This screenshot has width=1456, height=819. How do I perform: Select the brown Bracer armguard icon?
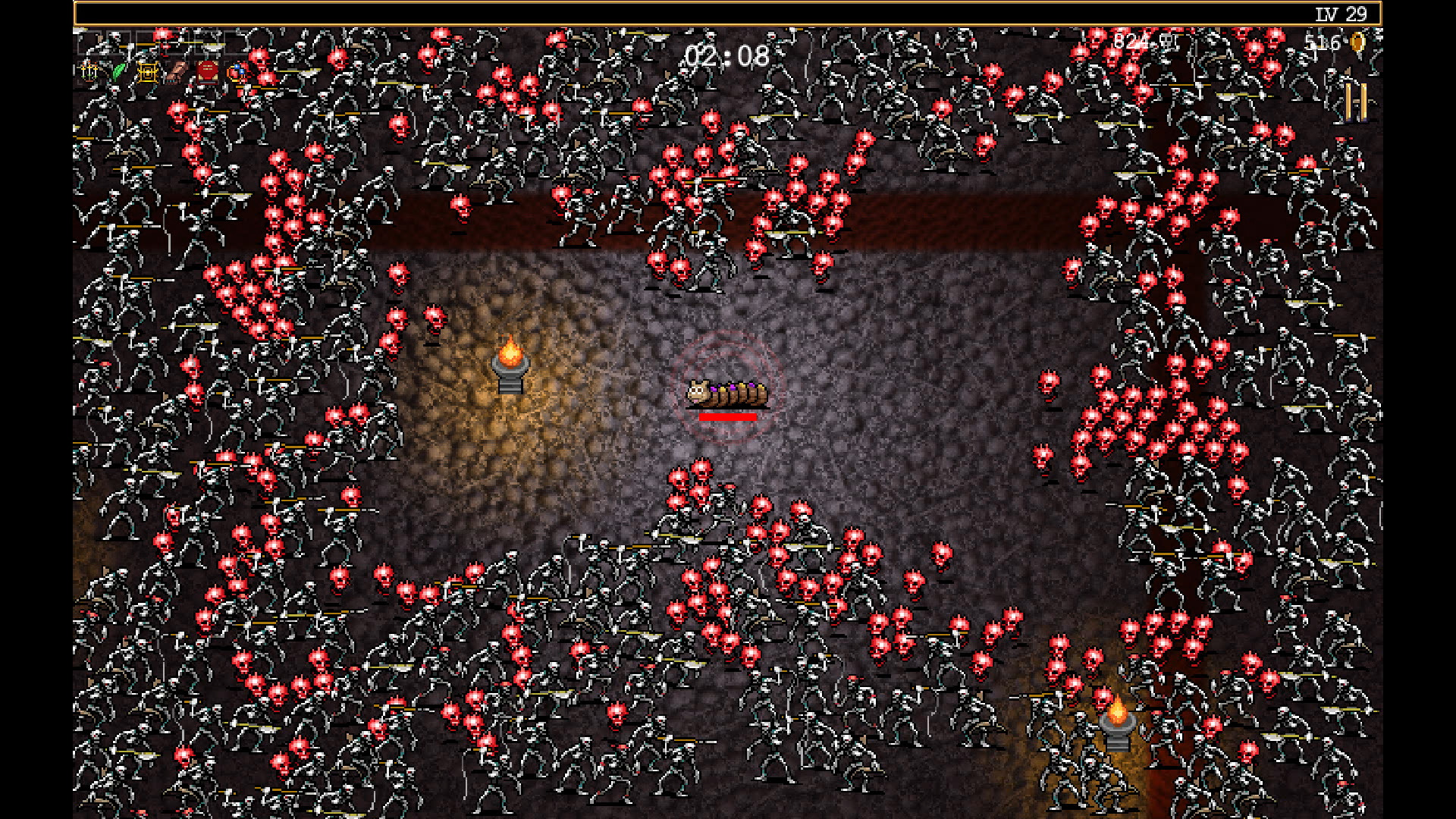coord(177,71)
